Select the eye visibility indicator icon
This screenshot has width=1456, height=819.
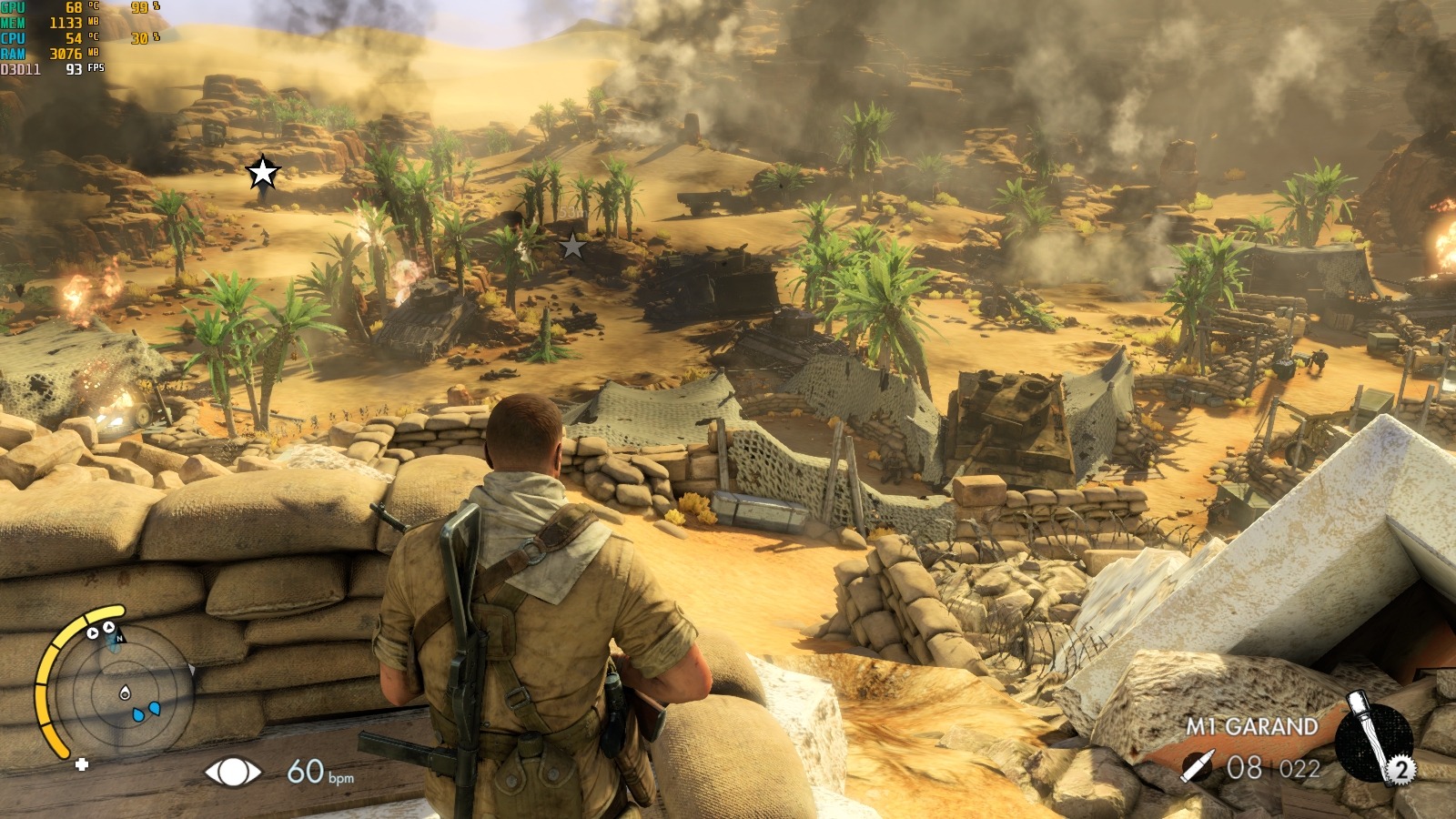(x=232, y=773)
